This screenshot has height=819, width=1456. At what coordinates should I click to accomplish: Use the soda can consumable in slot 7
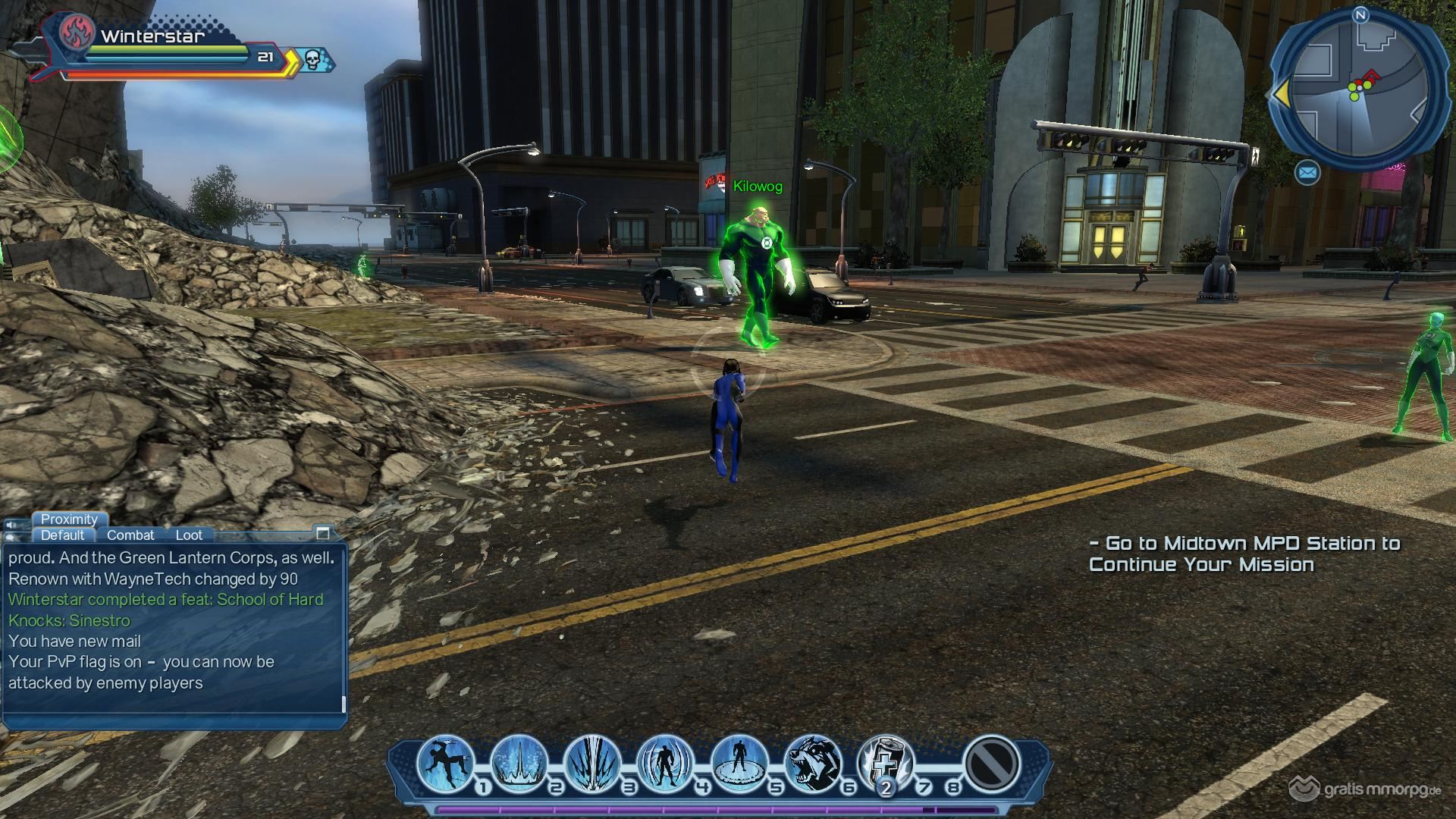tap(885, 763)
